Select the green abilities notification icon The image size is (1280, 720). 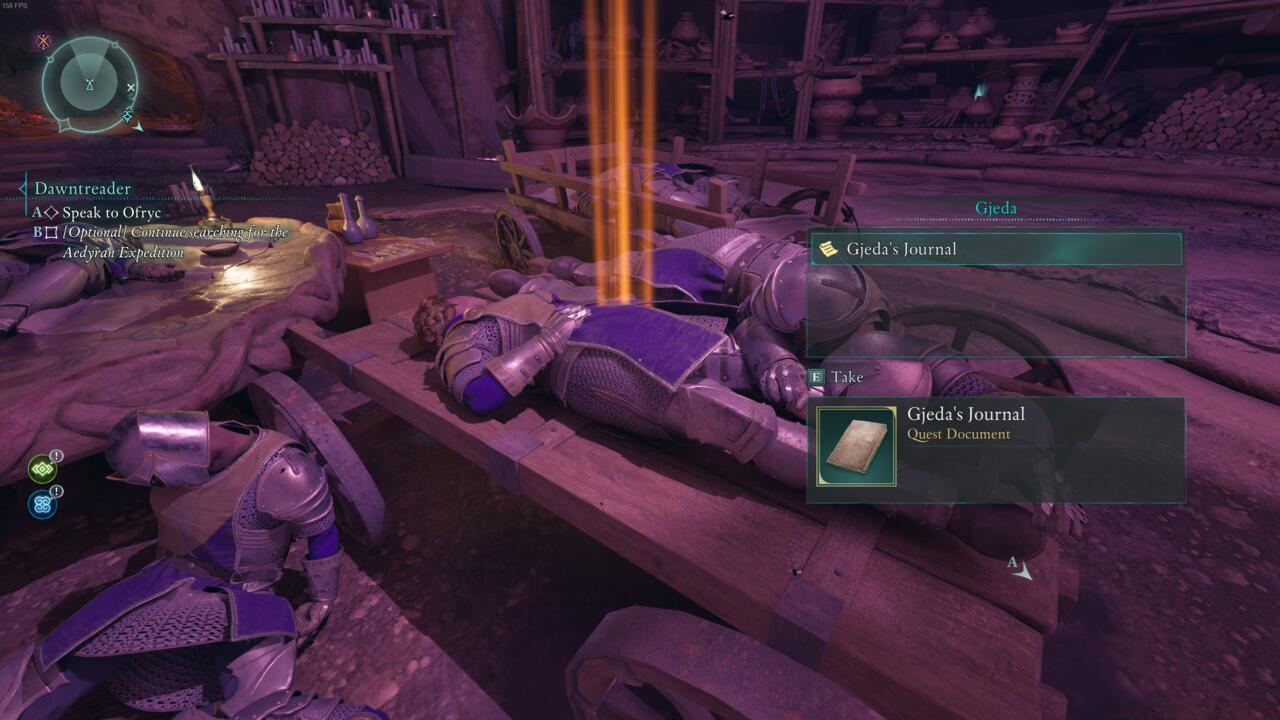(x=43, y=468)
